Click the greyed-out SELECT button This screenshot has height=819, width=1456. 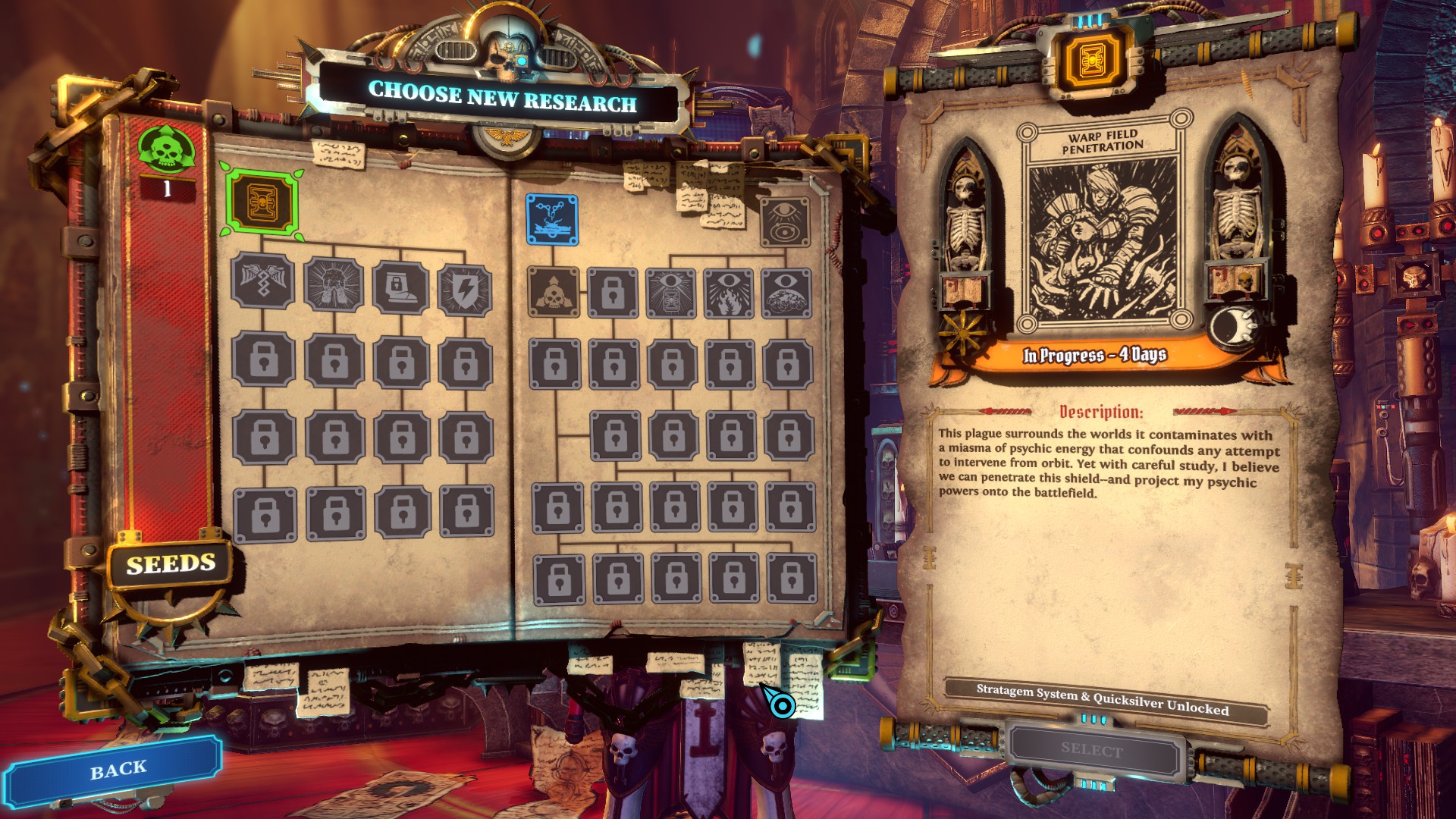(1092, 750)
